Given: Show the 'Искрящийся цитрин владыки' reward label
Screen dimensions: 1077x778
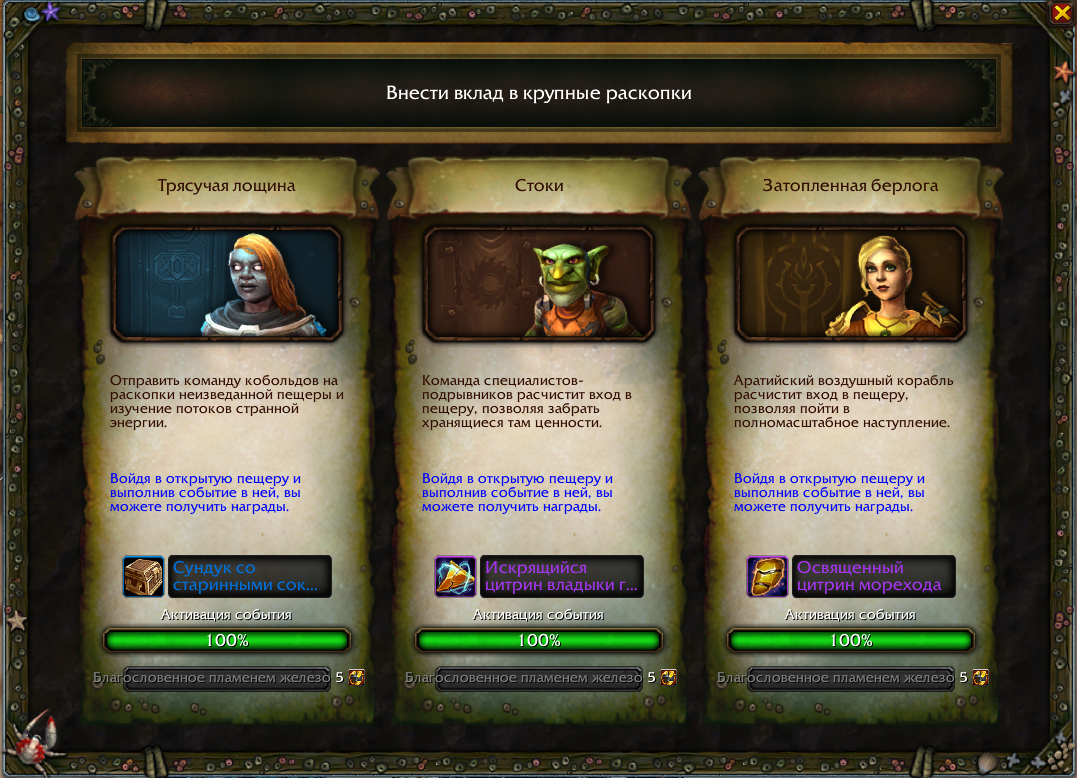Looking at the screenshot, I should coord(562,577).
